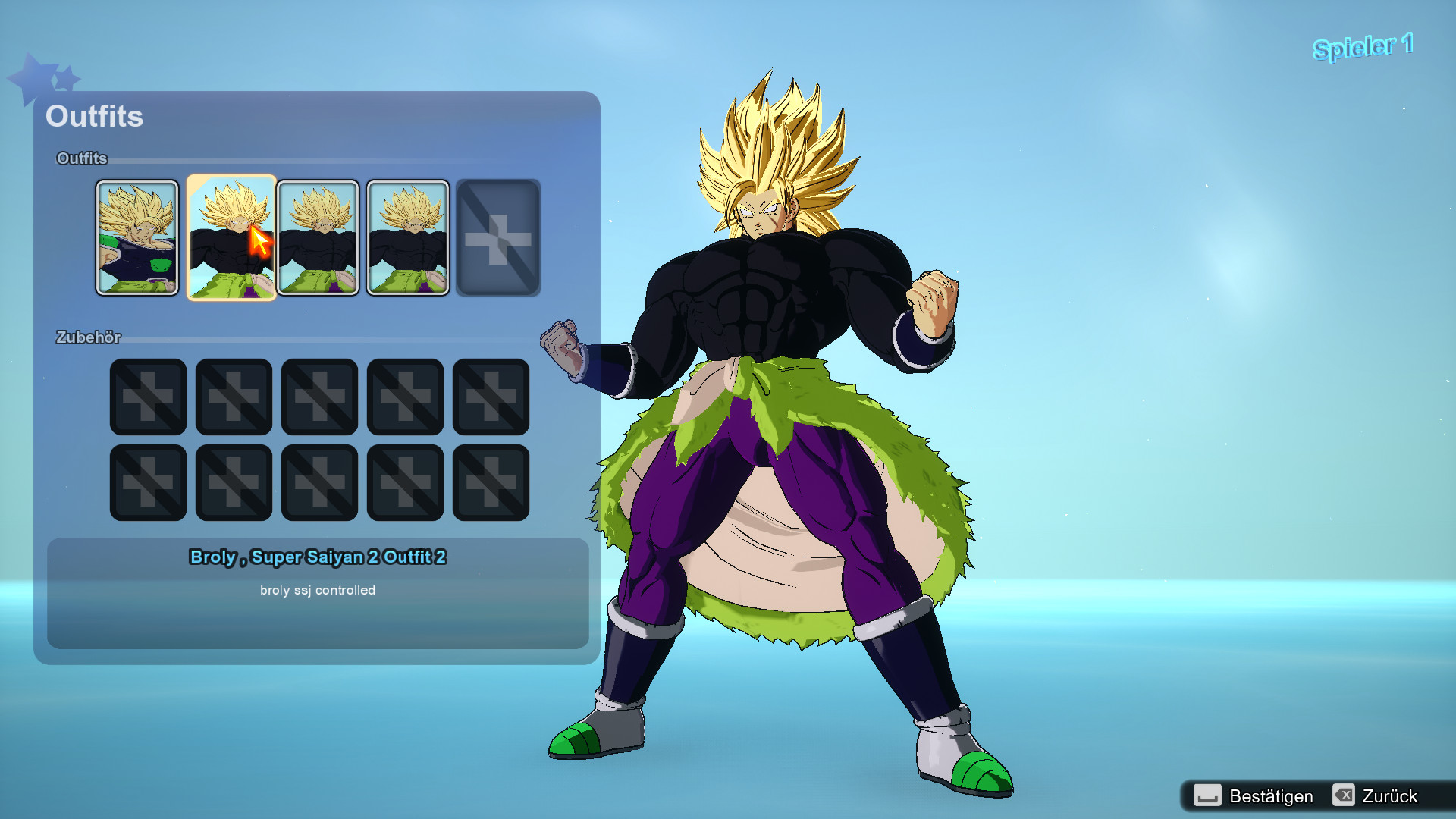Screen dimensions: 1456x819
Task: Select the first Broly outfit thumbnail
Action: (138, 237)
